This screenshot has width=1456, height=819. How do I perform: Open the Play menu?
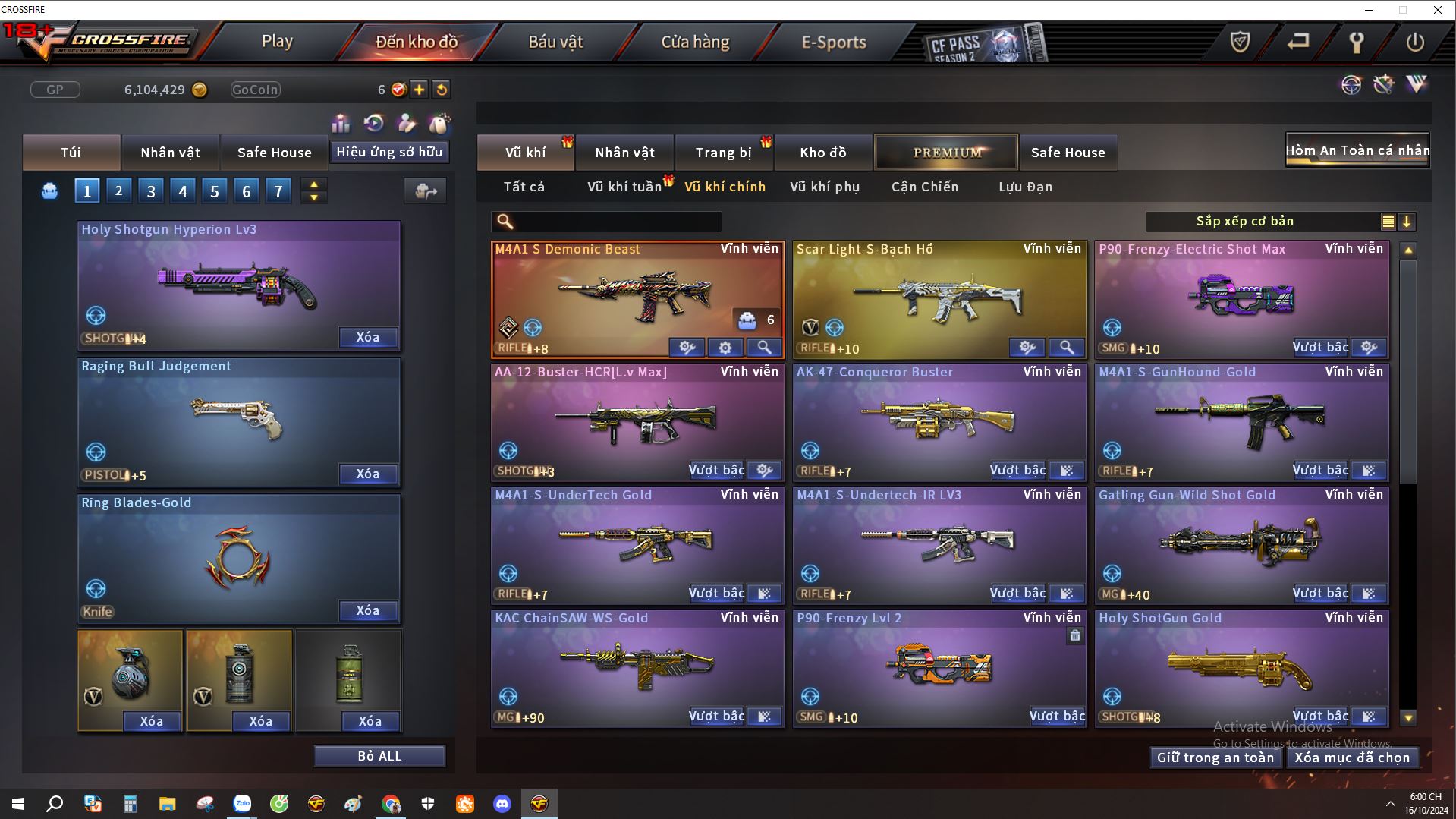click(x=277, y=42)
